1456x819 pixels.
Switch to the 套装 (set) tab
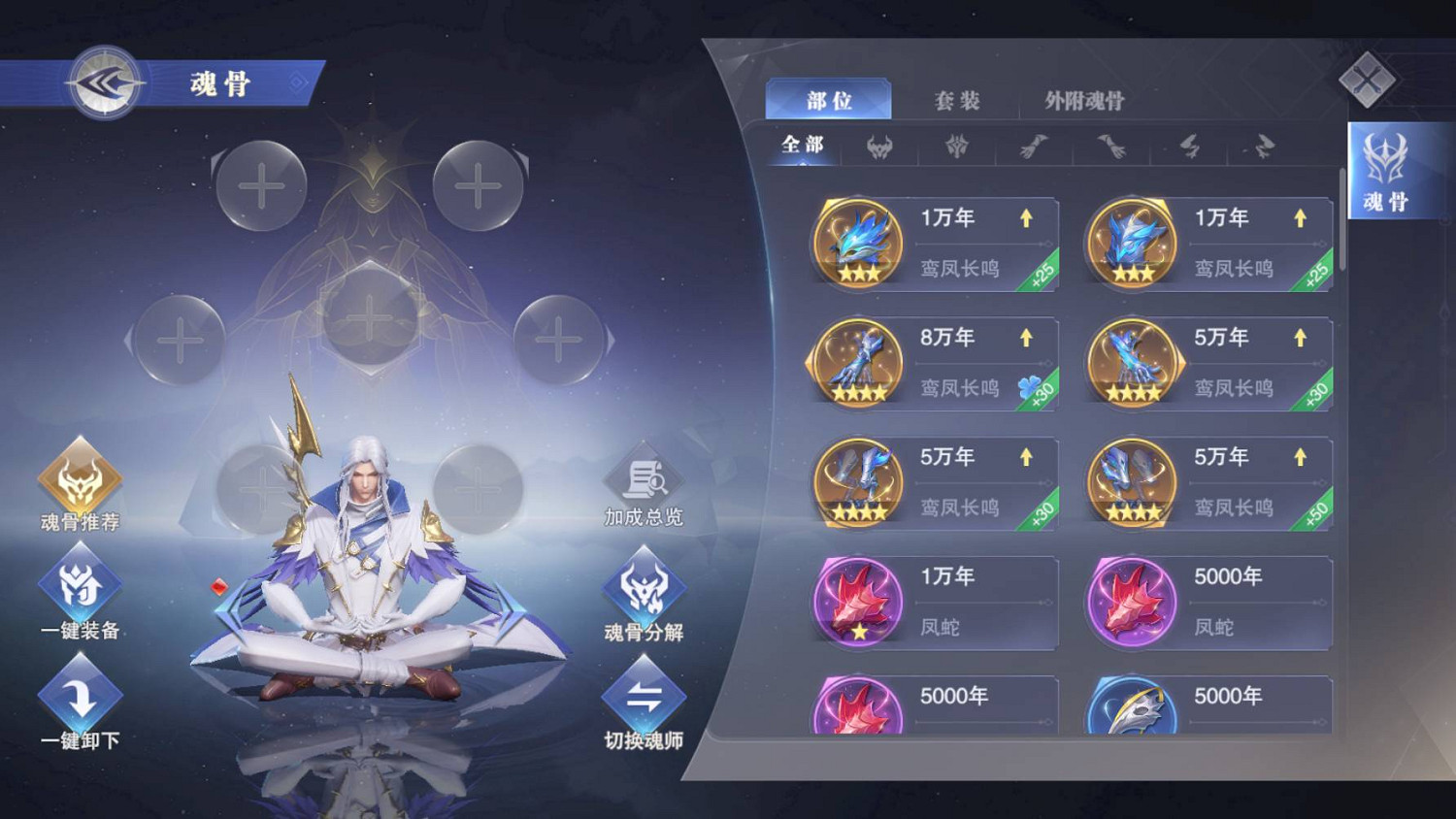(x=957, y=99)
